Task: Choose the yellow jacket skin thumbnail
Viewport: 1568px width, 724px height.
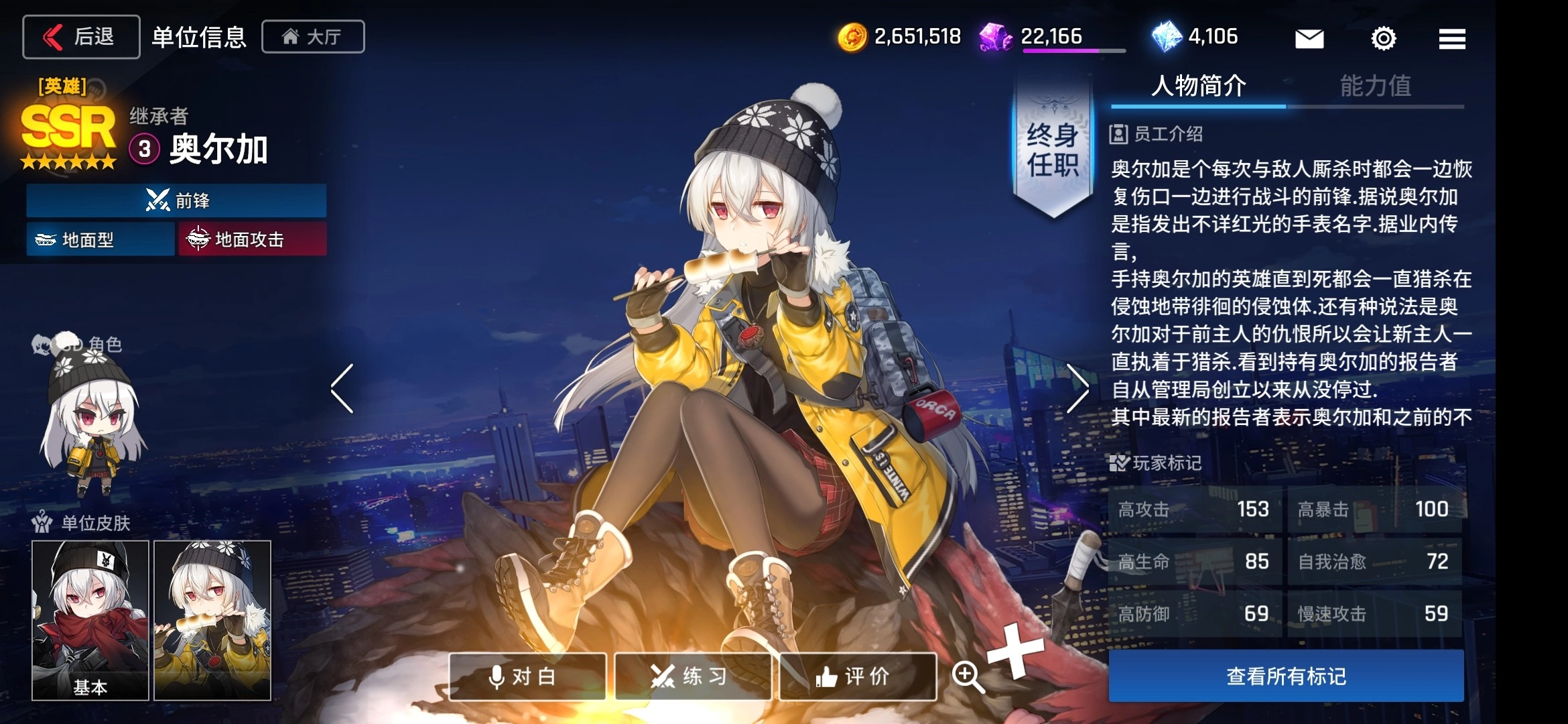Action: 212,620
